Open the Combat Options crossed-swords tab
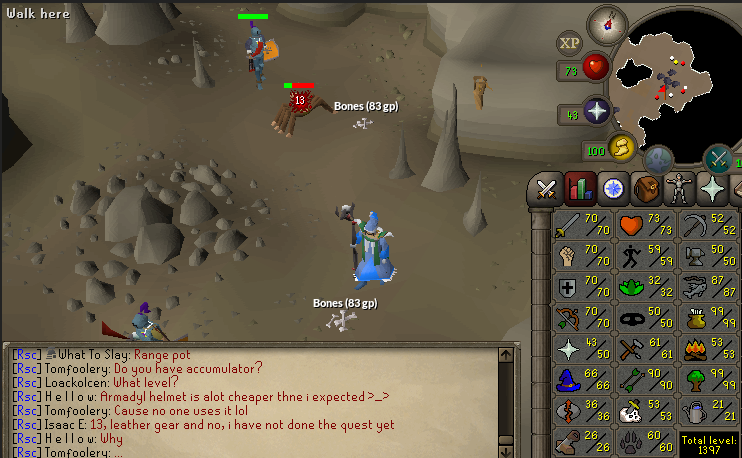742x458 pixels. coord(547,187)
